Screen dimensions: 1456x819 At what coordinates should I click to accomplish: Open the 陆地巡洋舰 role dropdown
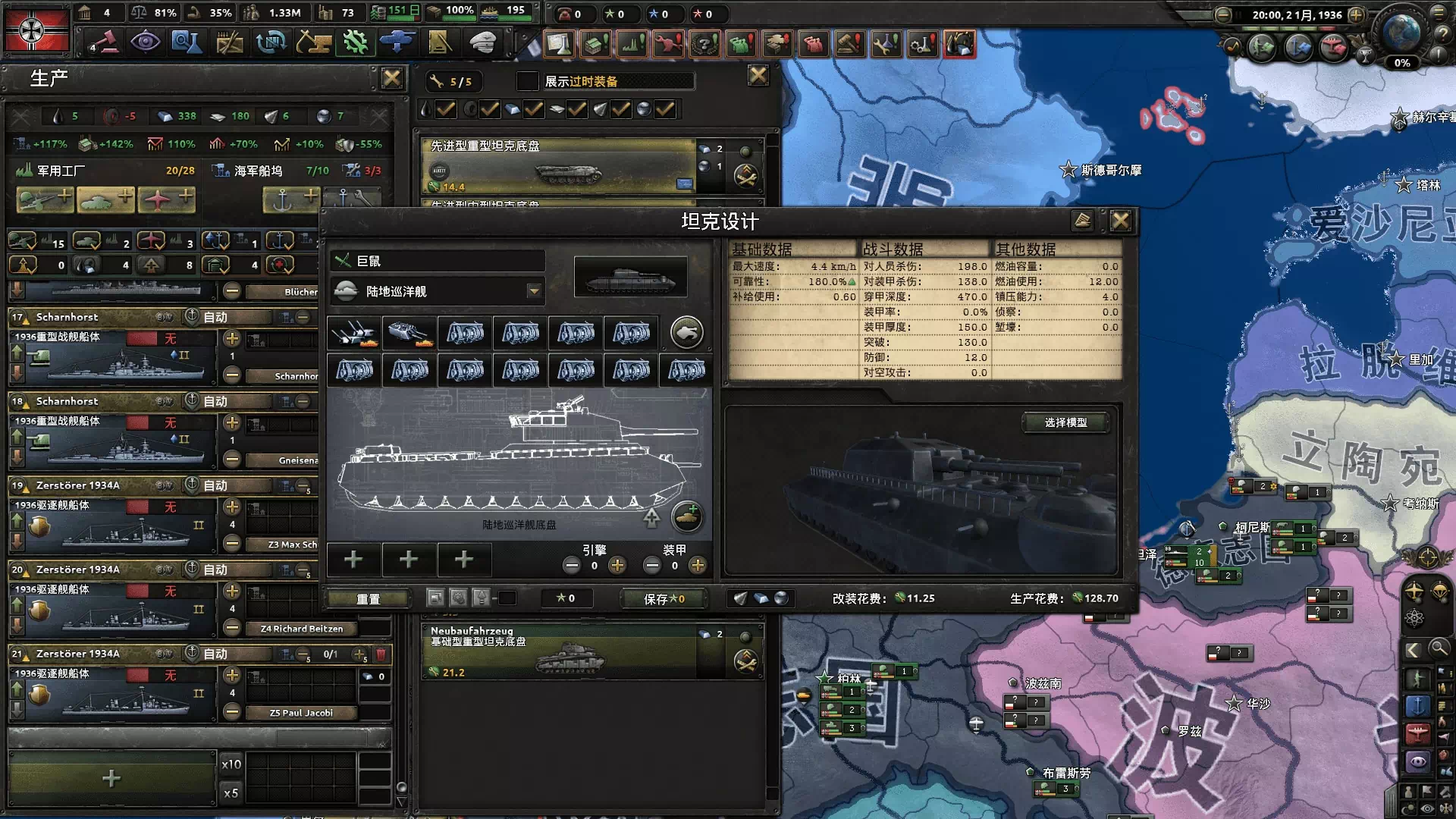pos(534,291)
